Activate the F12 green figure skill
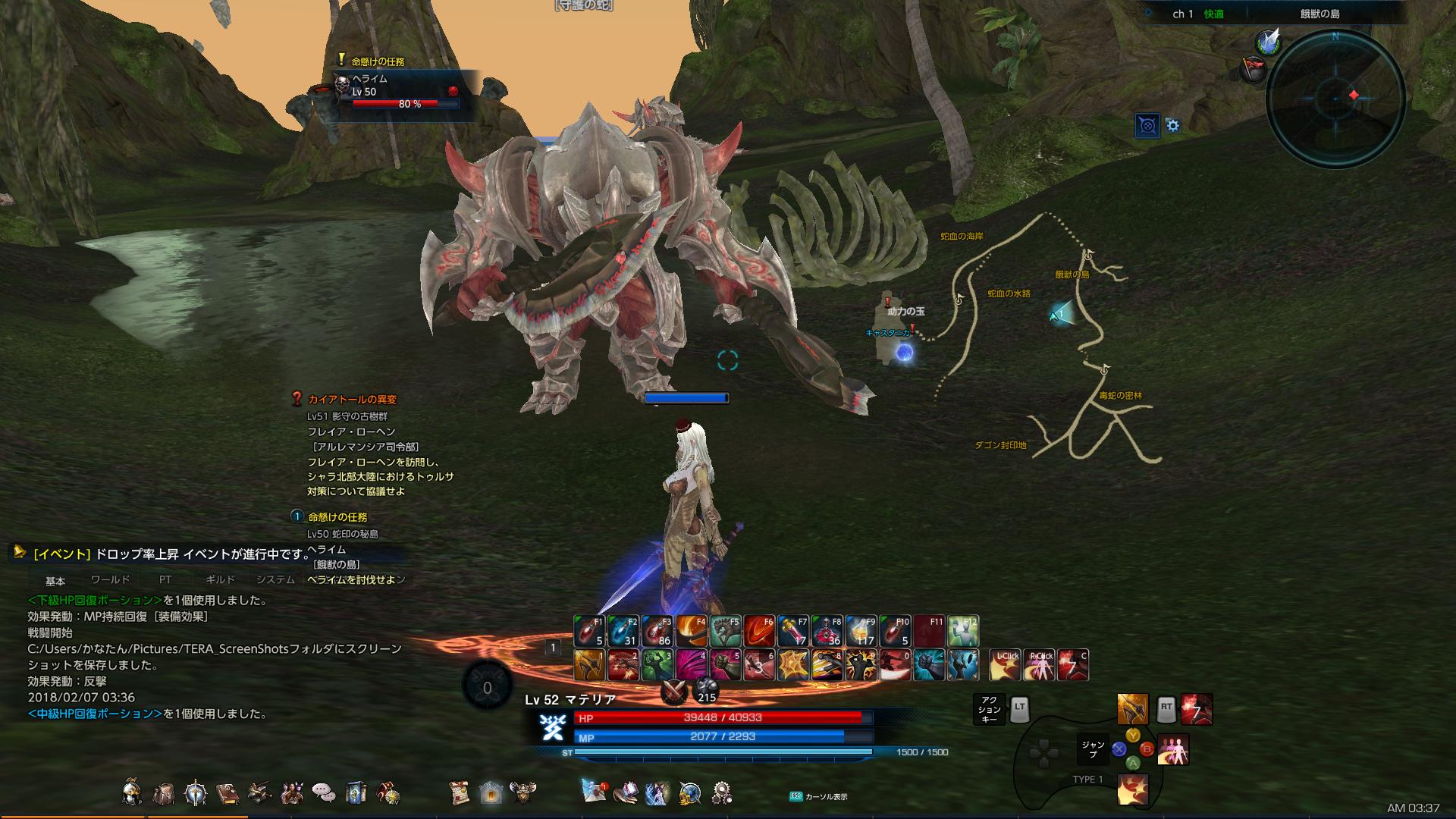 point(962,631)
